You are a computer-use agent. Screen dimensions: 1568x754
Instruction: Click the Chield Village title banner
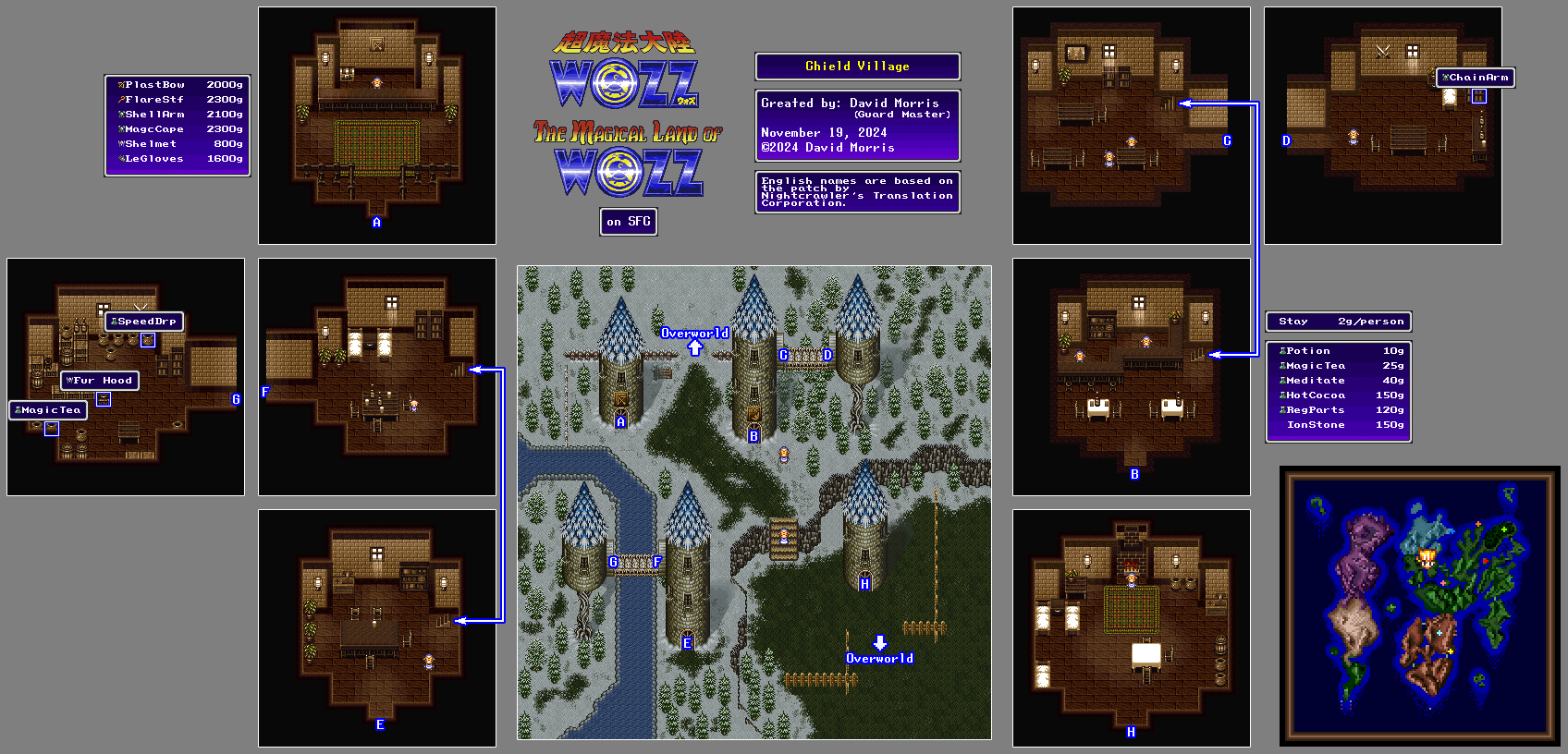point(857,67)
